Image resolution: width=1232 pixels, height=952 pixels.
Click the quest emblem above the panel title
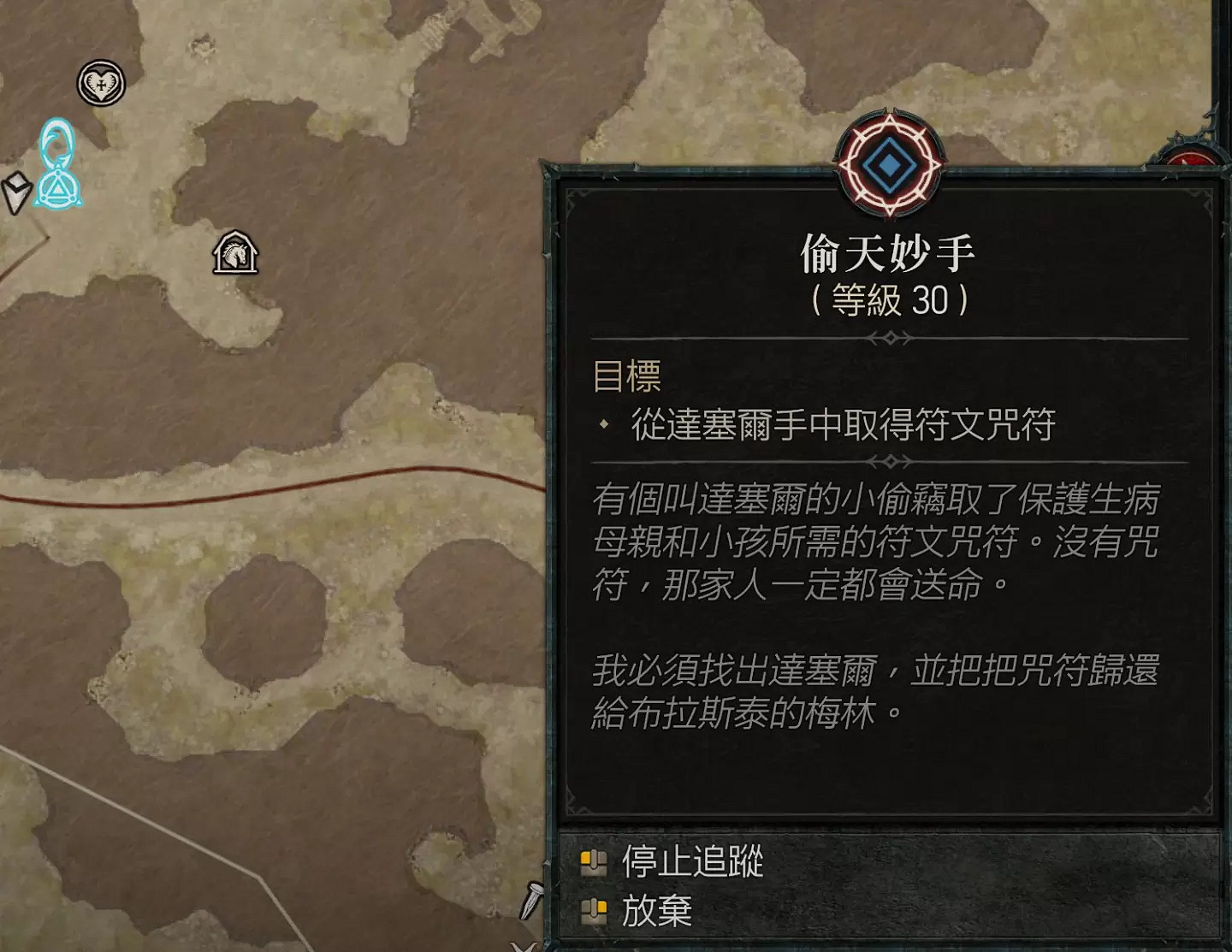pos(887,158)
